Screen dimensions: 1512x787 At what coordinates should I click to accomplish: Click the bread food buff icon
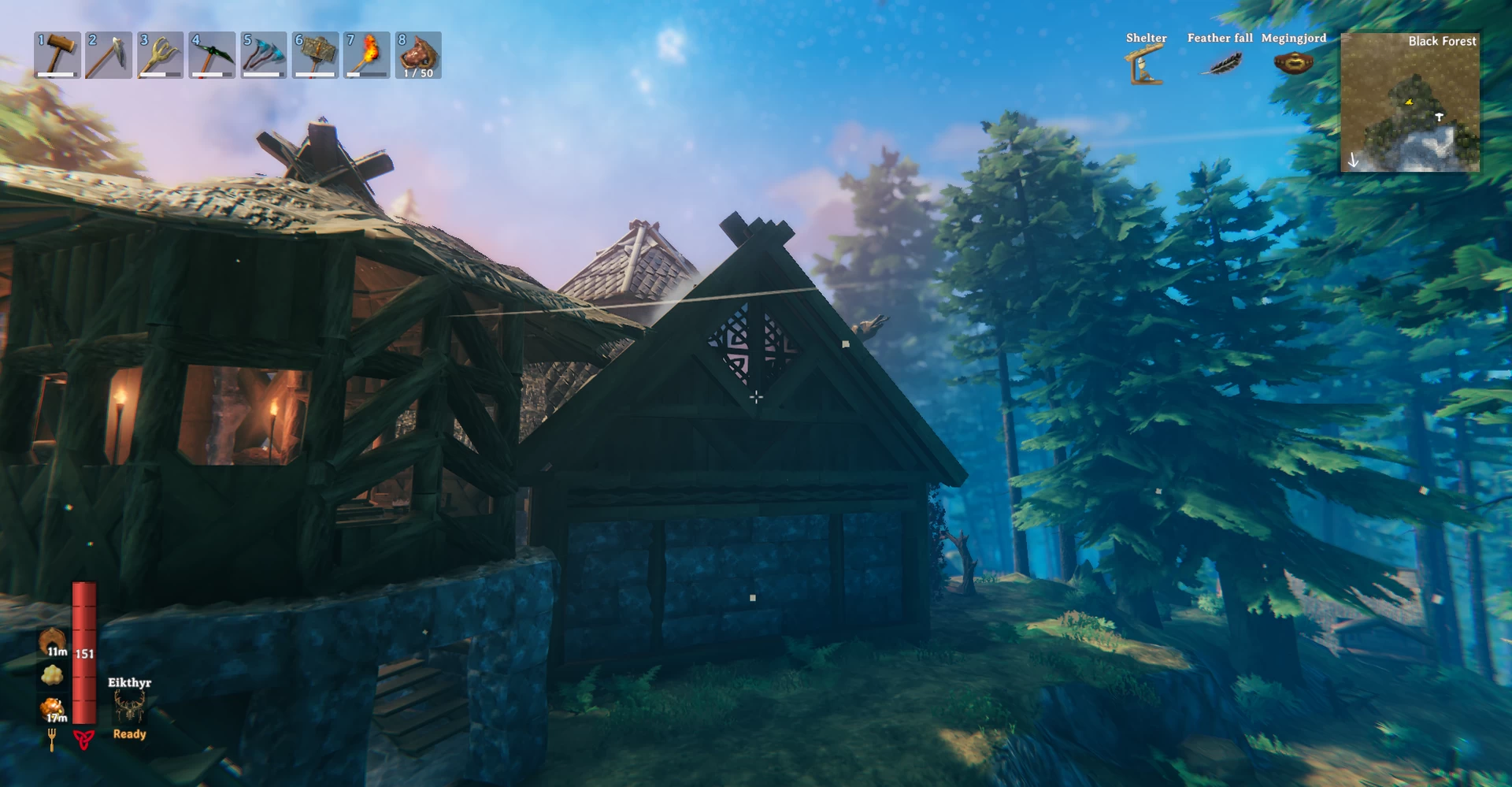click(53, 641)
